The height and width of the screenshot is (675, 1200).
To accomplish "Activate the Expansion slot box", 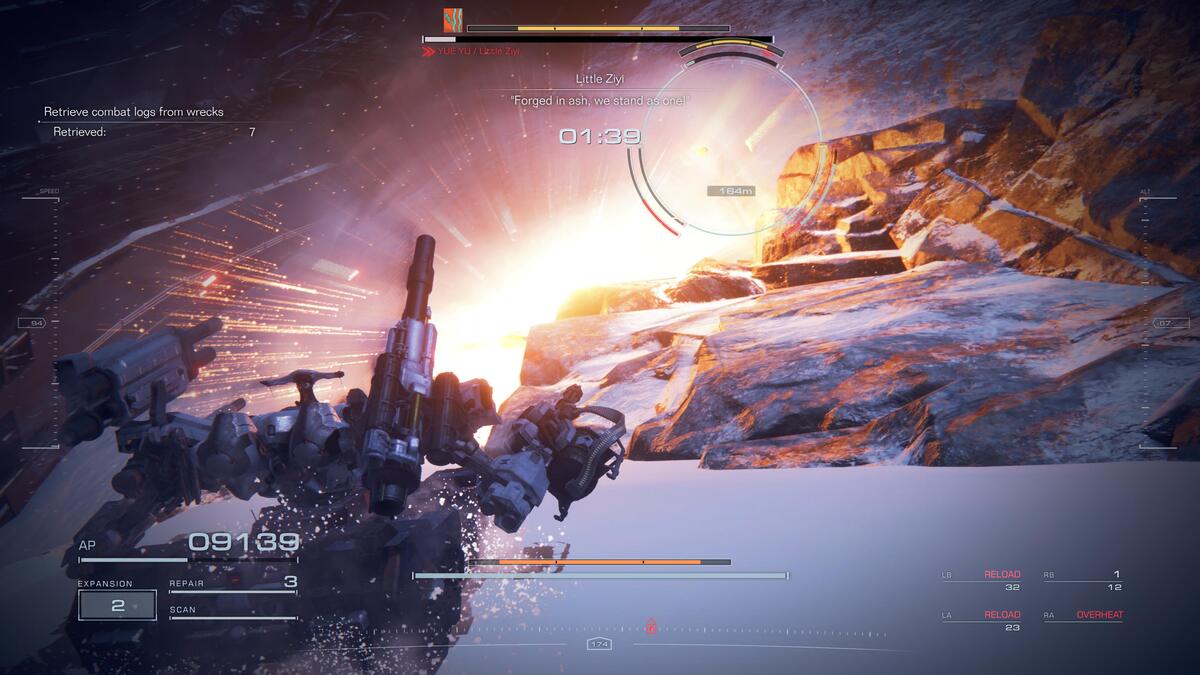I will click(x=117, y=605).
